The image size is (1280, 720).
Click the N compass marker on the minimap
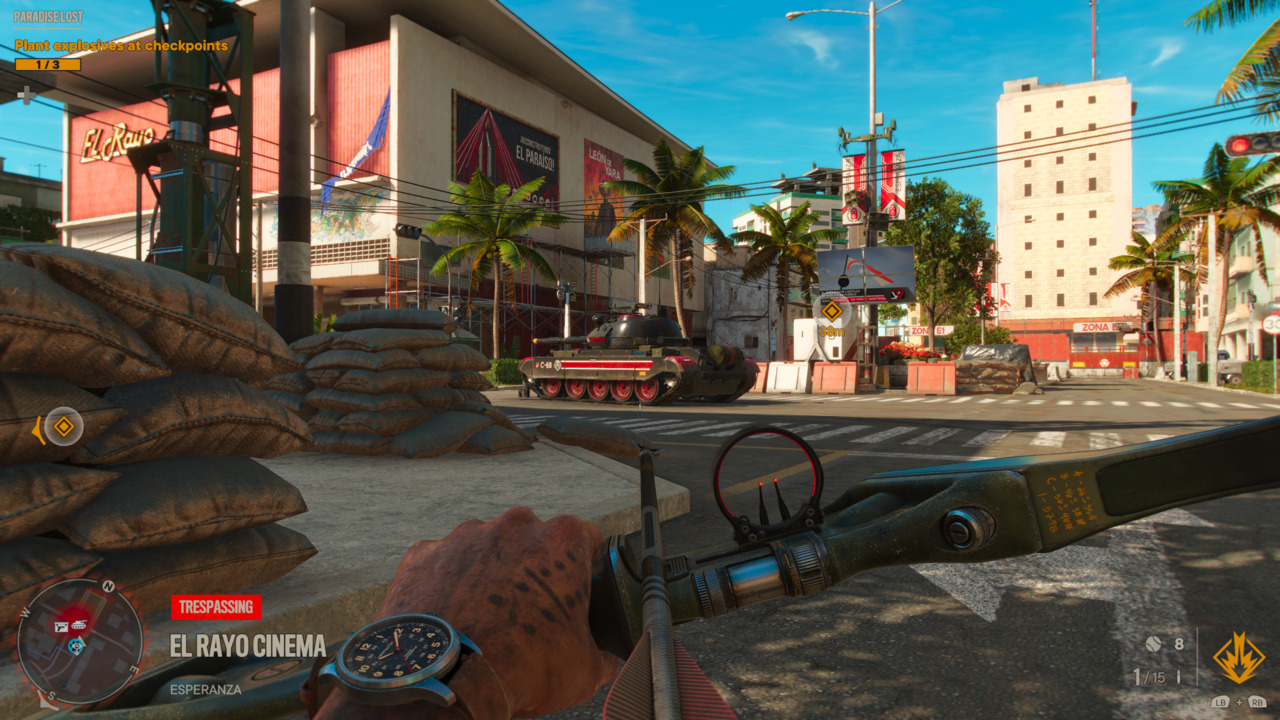coord(107,585)
